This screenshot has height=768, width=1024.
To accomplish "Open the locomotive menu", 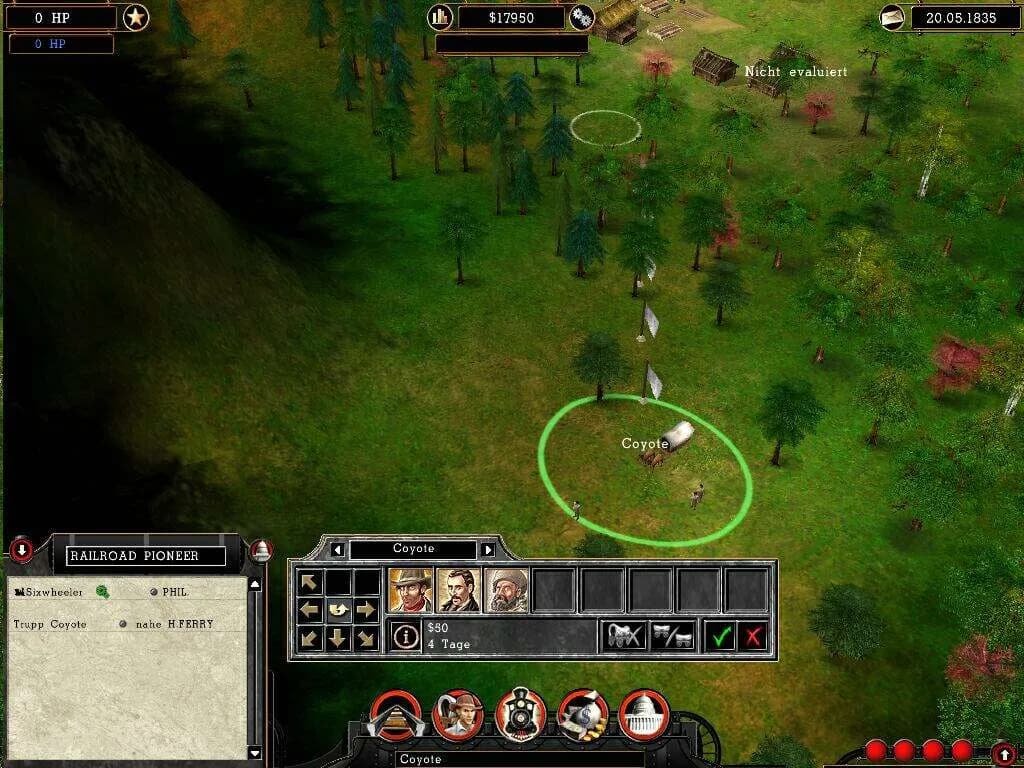I will 520,714.
